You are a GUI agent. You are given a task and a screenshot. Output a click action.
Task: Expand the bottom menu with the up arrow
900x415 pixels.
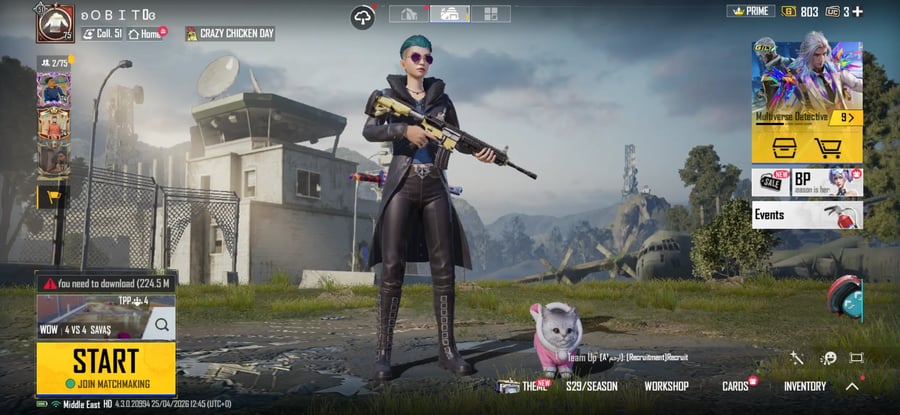pyautogui.click(x=852, y=386)
